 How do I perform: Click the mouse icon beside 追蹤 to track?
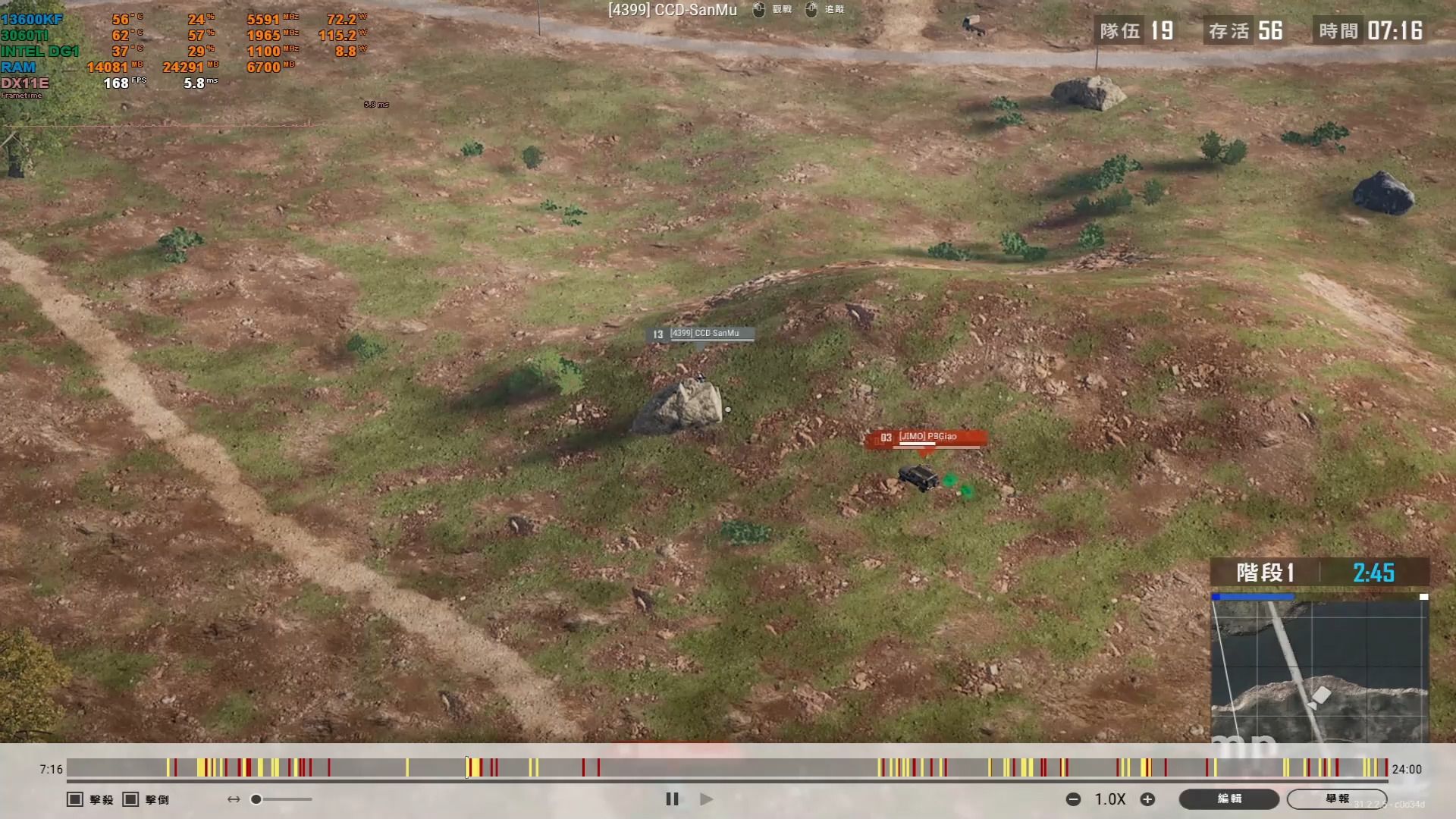click(x=811, y=10)
